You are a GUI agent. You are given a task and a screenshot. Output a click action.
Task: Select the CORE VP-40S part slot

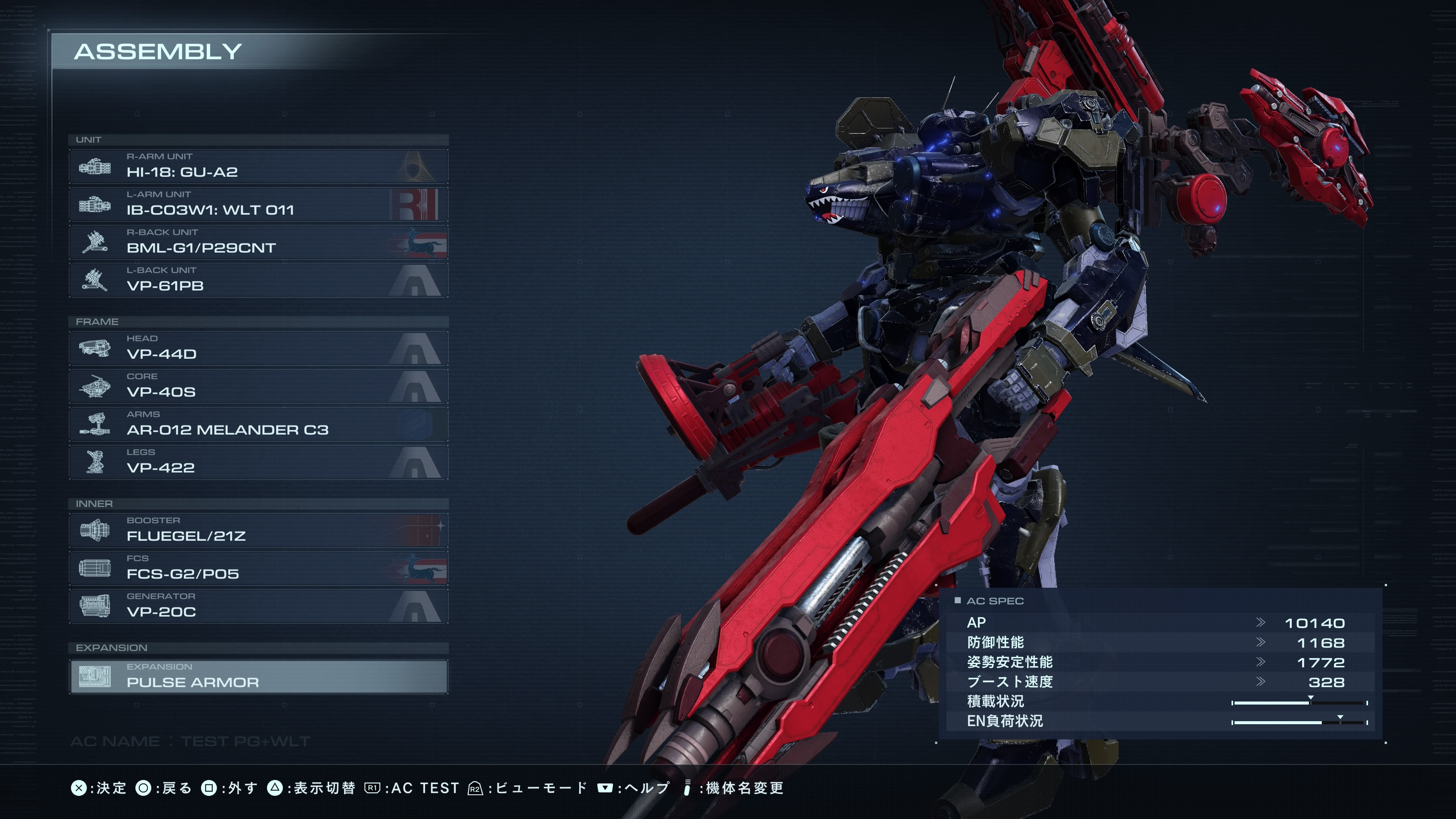[258, 386]
